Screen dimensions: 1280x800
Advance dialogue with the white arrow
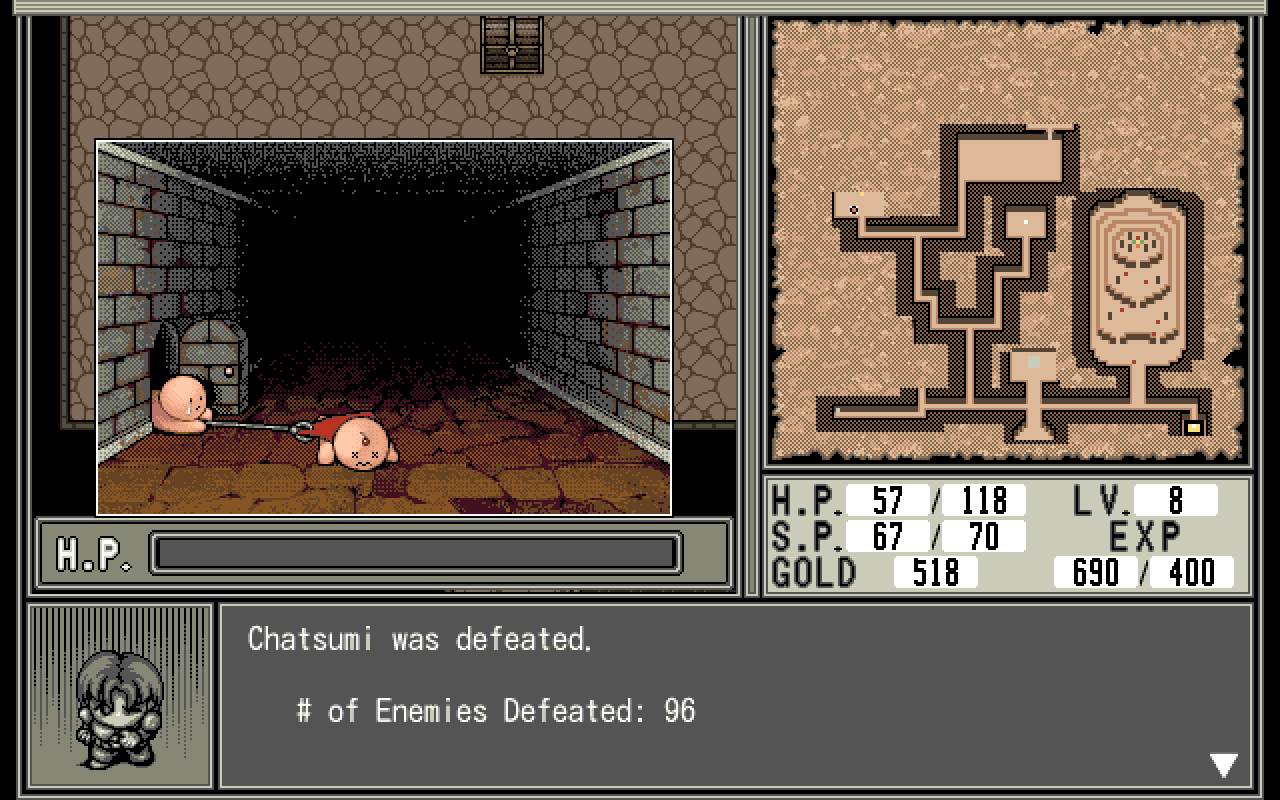(x=1224, y=766)
